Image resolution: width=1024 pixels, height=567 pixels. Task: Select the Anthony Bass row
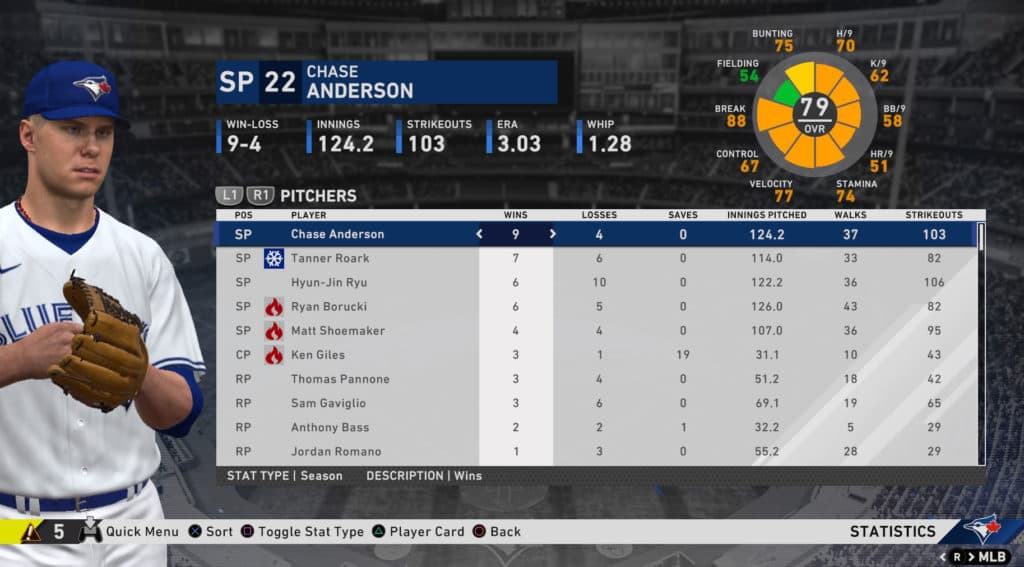tap(329, 427)
